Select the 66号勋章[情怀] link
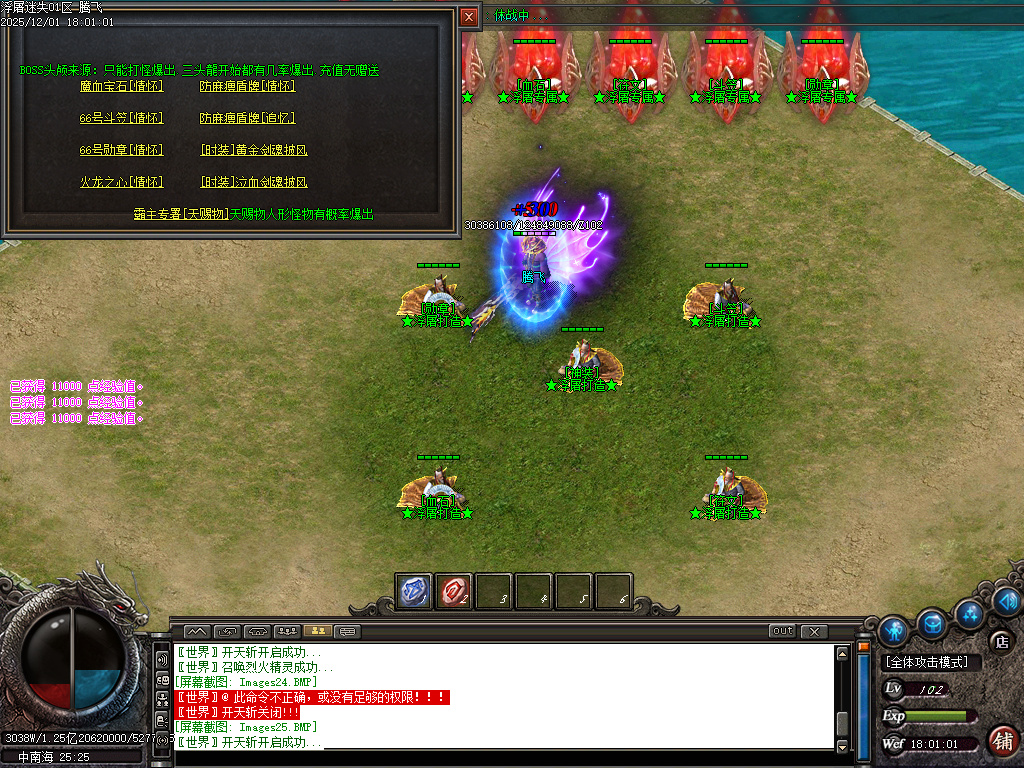Screen dimensions: 1024x768 coord(121,150)
